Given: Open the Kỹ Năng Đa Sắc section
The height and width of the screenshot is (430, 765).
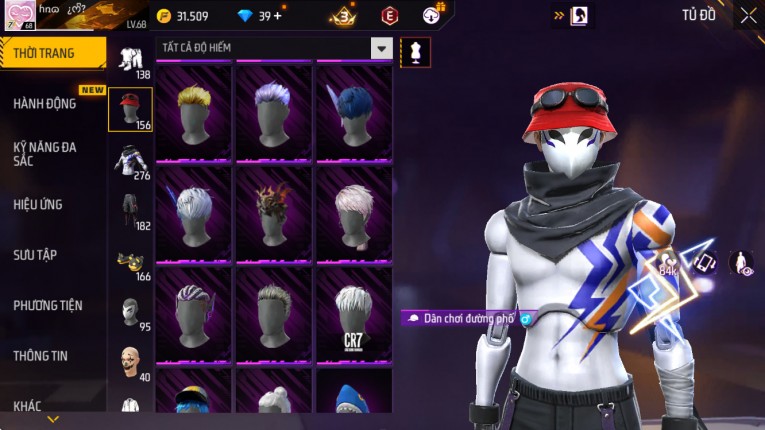Looking at the screenshot, I should pos(45,153).
